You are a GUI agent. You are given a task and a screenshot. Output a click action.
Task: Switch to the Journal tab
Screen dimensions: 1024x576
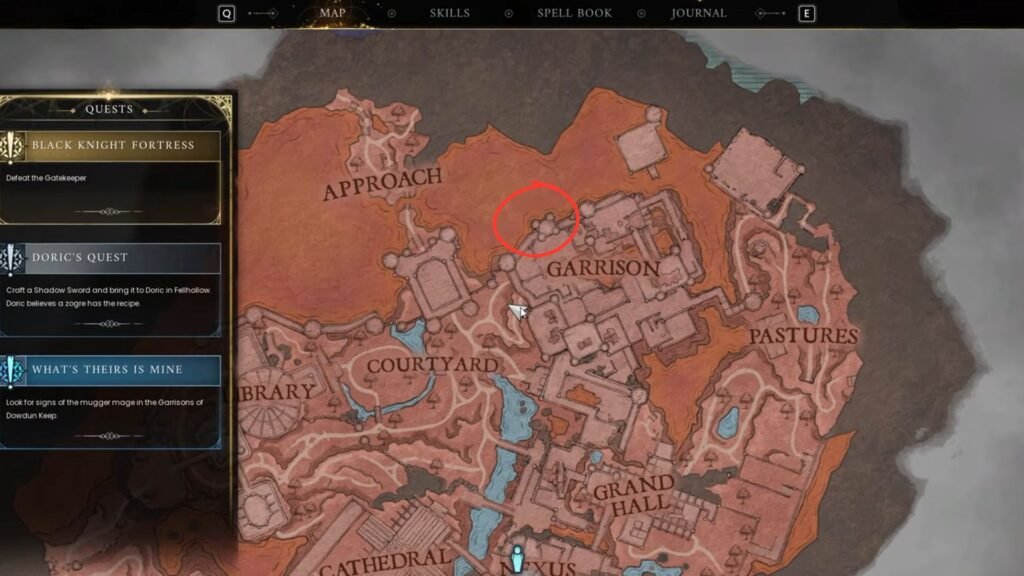(698, 14)
